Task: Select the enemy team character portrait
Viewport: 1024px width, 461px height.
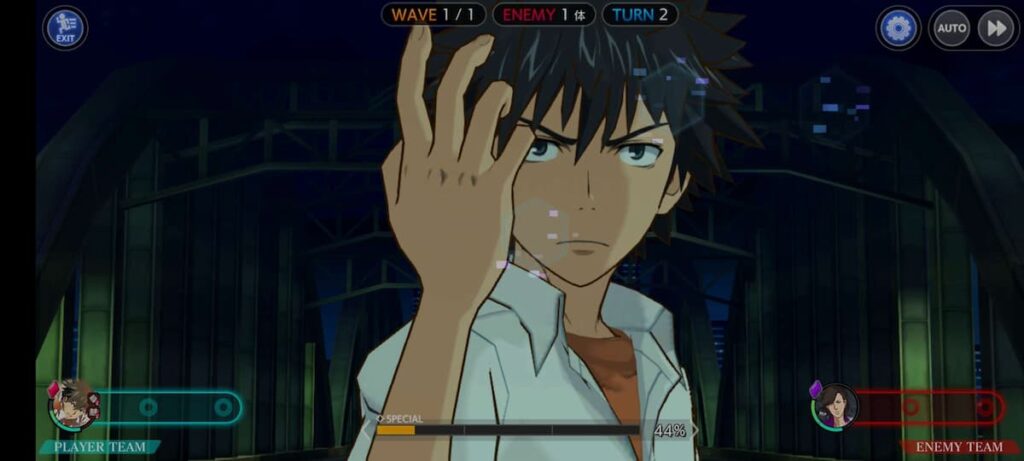Action: click(834, 406)
